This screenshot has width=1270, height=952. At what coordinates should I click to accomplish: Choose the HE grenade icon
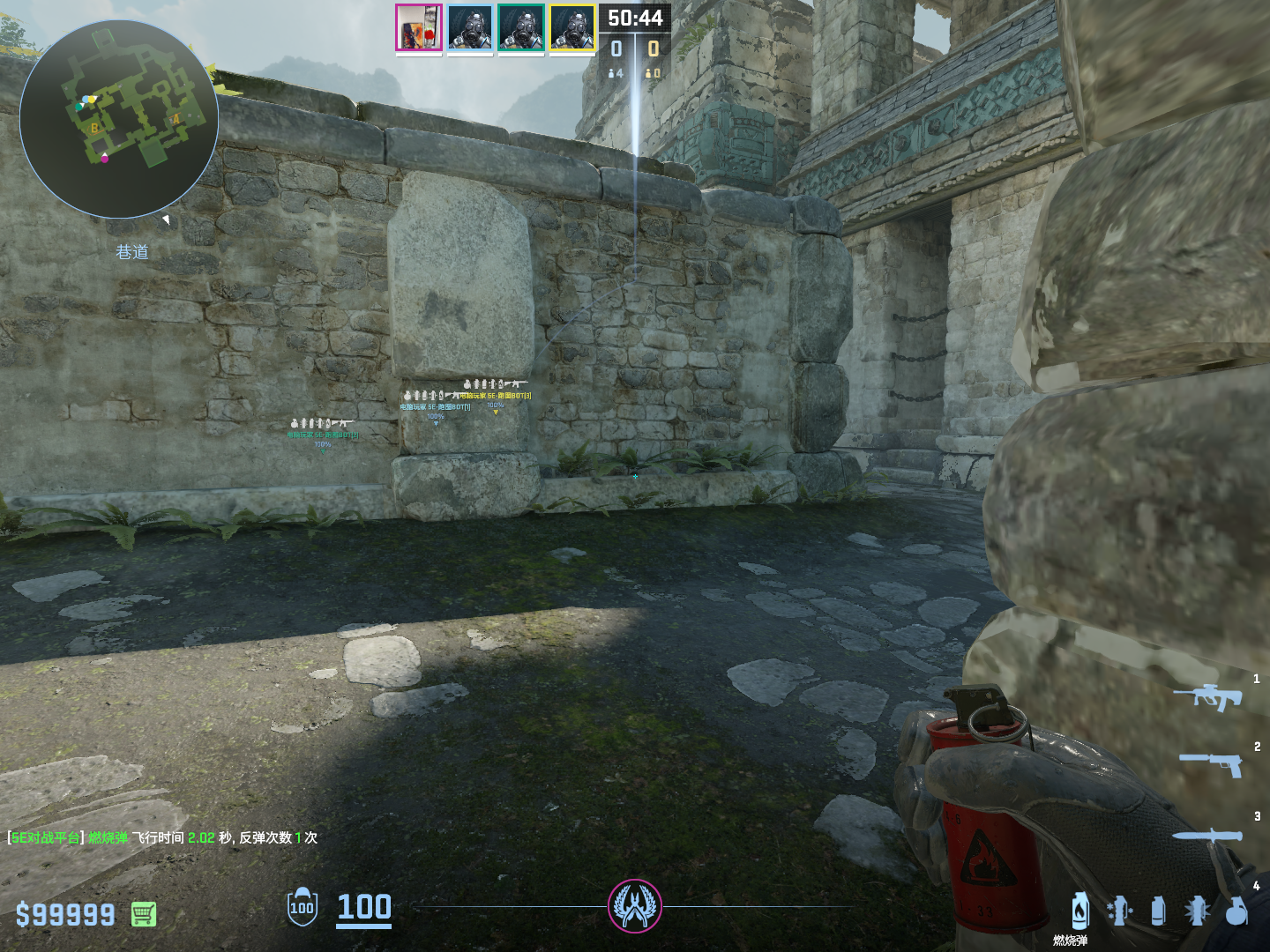(x=1236, y=911)
